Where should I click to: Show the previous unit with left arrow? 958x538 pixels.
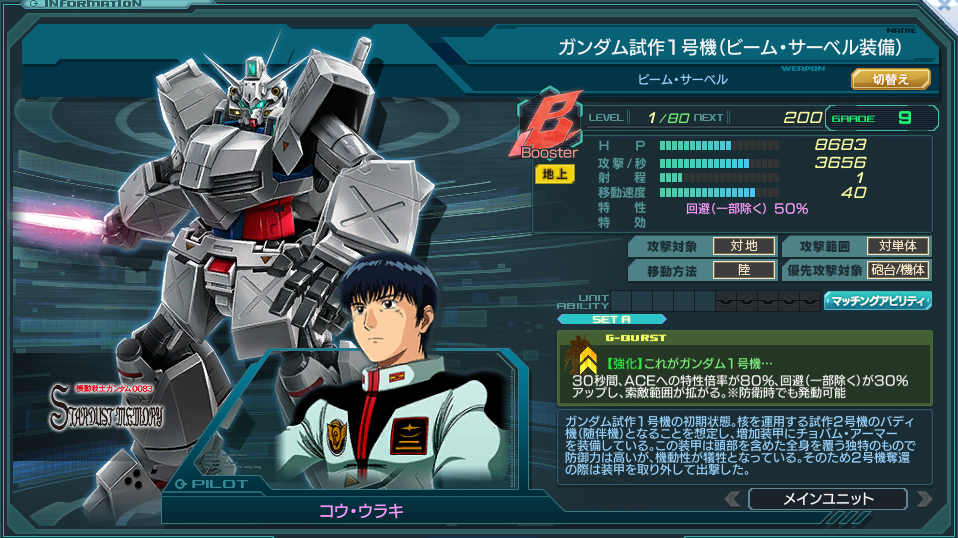pos(733,498)
